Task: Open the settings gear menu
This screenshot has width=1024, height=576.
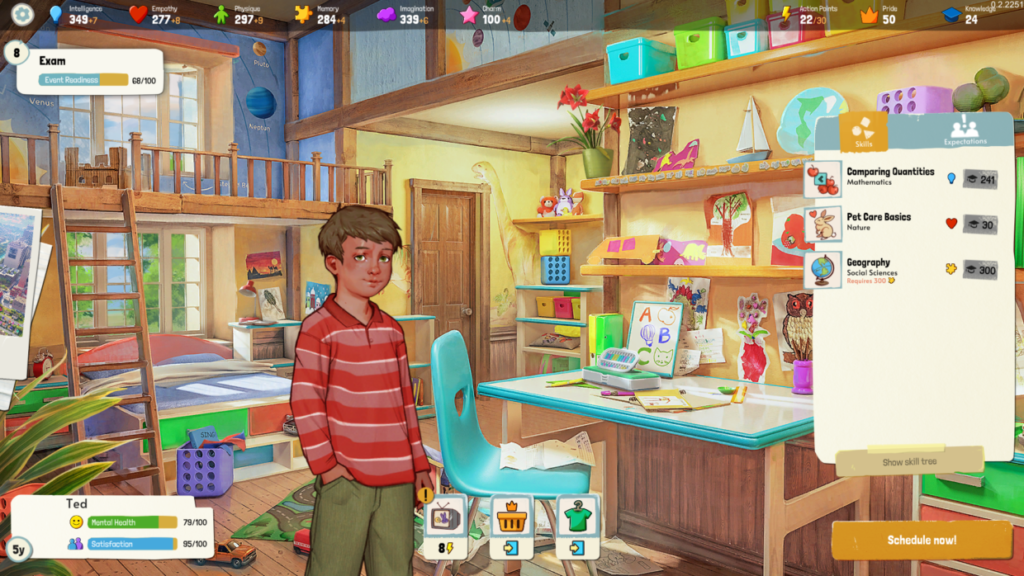Action: coord(22,15)
